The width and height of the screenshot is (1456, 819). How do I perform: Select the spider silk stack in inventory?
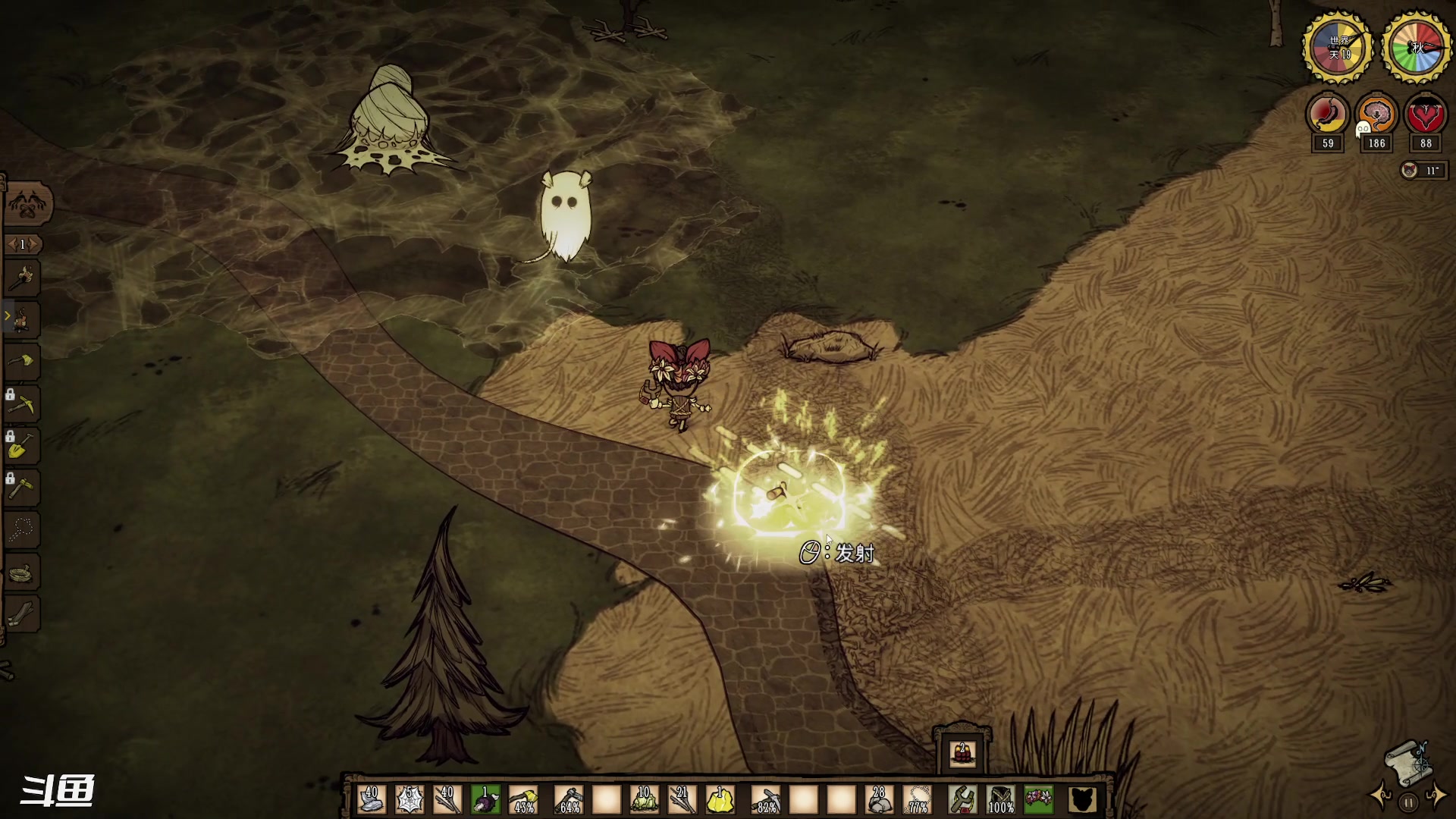pyautogui.click(x=409, y=799)
